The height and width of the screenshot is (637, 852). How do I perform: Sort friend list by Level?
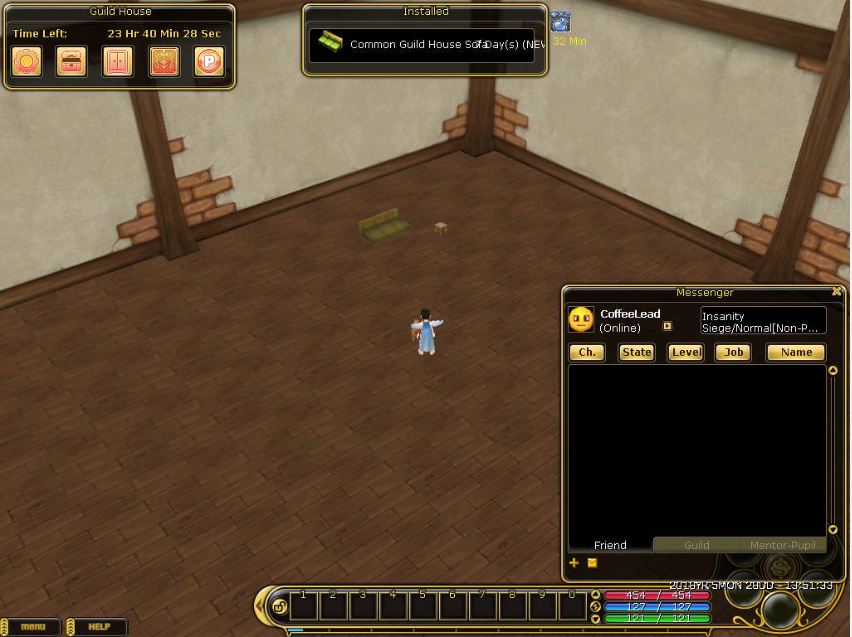(685, 352)
